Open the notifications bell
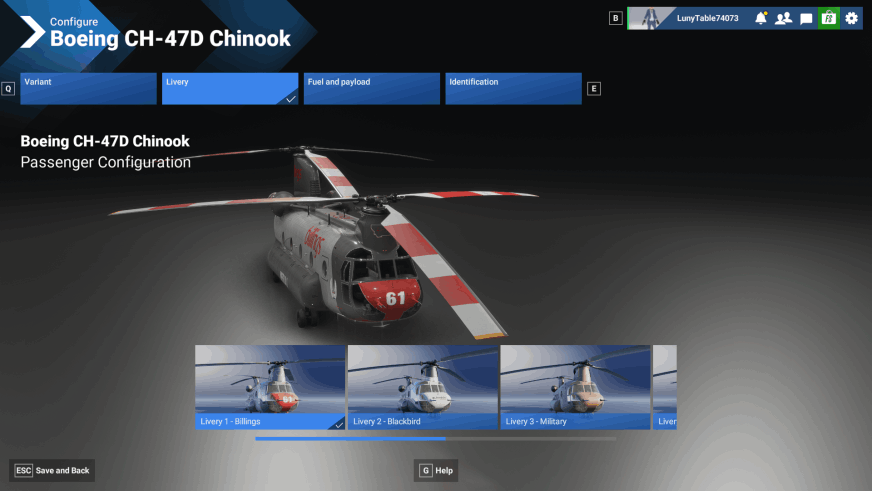 click(x=761, y=18)
